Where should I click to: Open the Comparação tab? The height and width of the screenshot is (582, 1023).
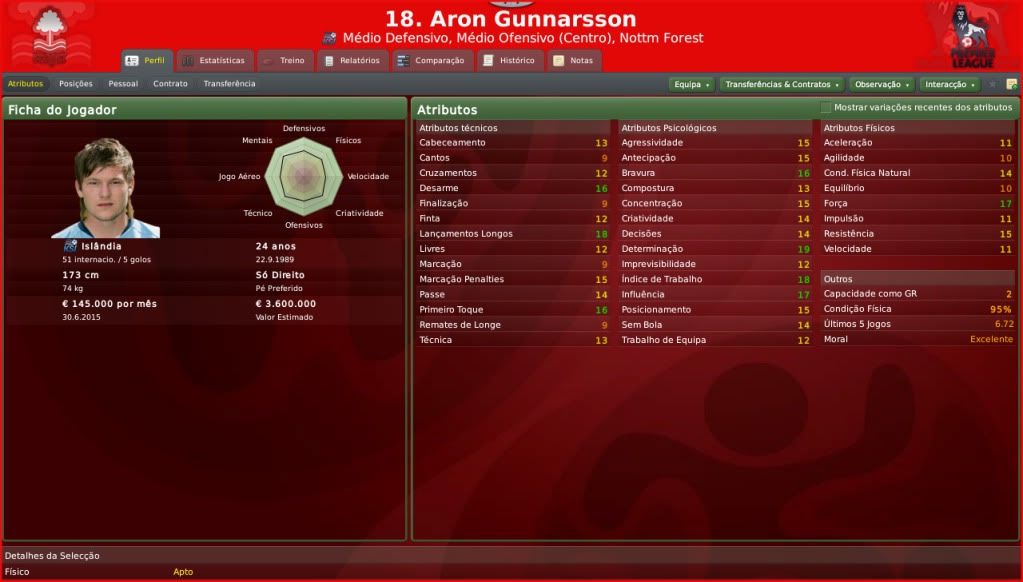pyautogui.click(x=430, y=60)
